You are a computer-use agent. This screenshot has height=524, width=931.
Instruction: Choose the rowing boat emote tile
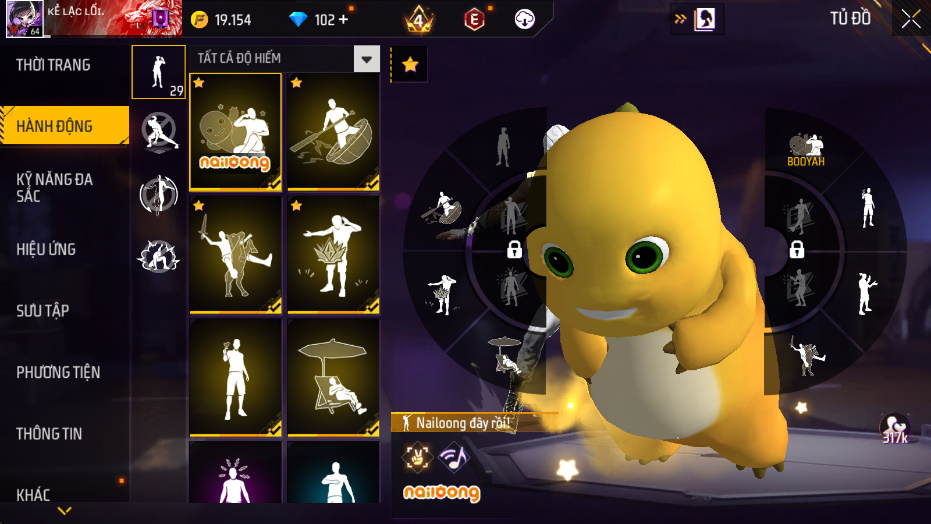[333, 131]
